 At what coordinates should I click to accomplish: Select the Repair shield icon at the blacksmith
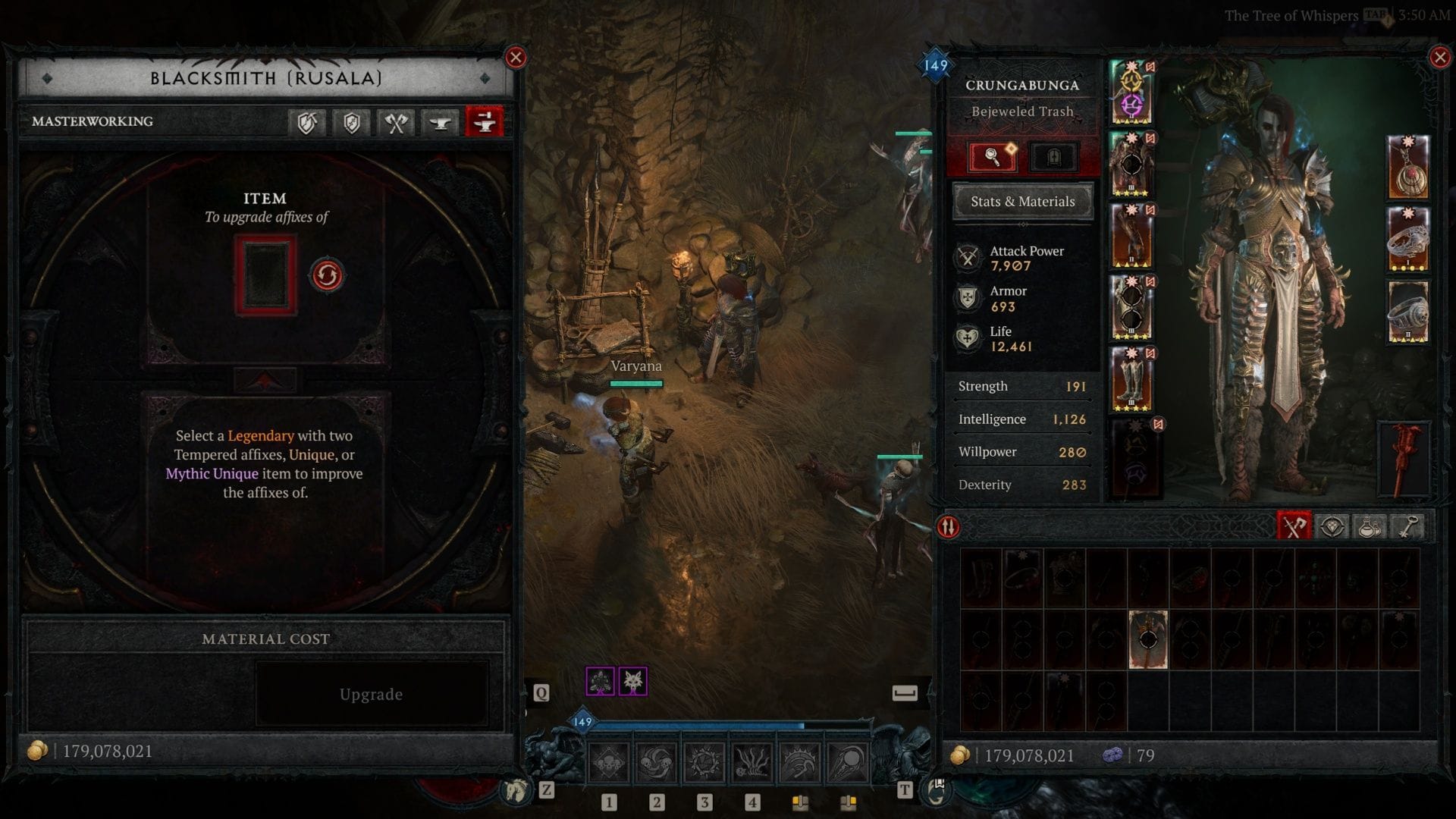(x=306, y=122)
